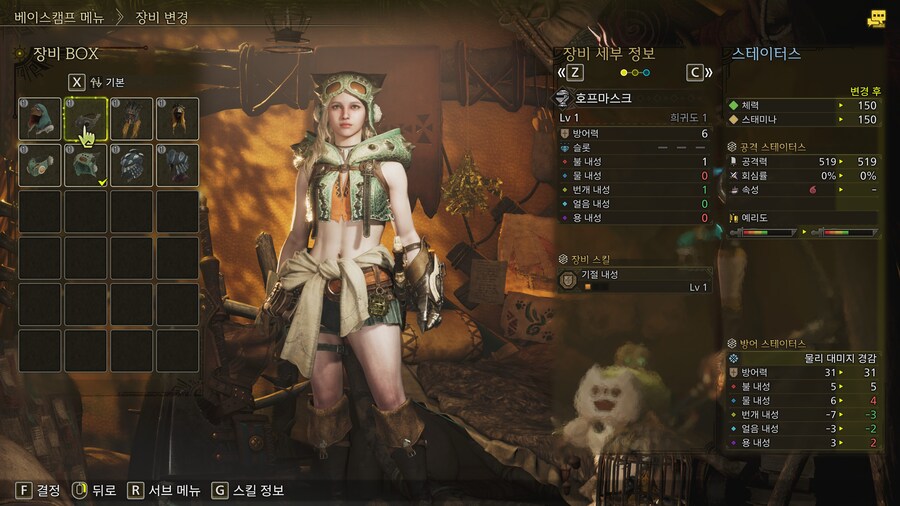Open the yellow chat icon
The height and width of the screenshot is (506, 900).
[x=878, y=18]
